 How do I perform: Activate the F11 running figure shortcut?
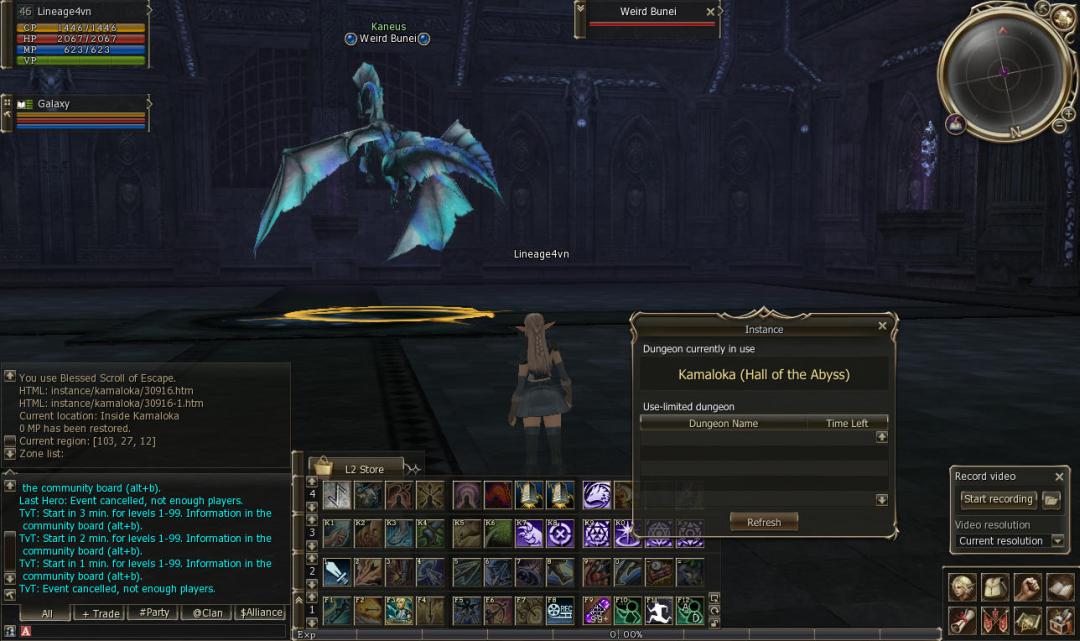[657, 610]
